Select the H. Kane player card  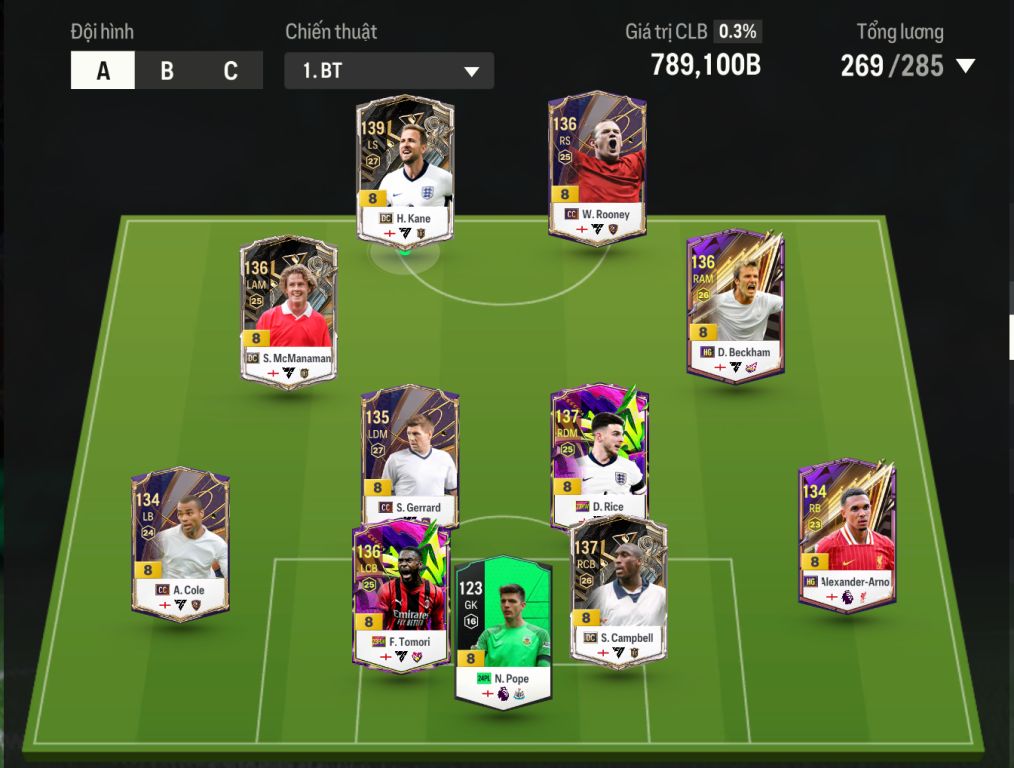(405, 168)
